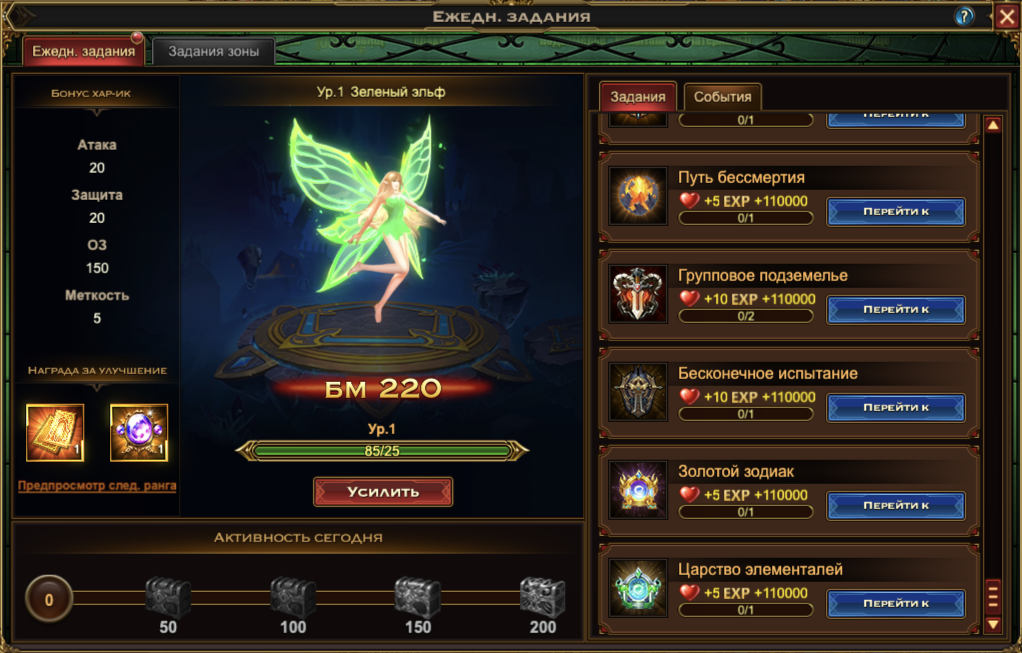Close the daily tasks window
Screen dimensions: 1022x653
(x=1006, y=16)
